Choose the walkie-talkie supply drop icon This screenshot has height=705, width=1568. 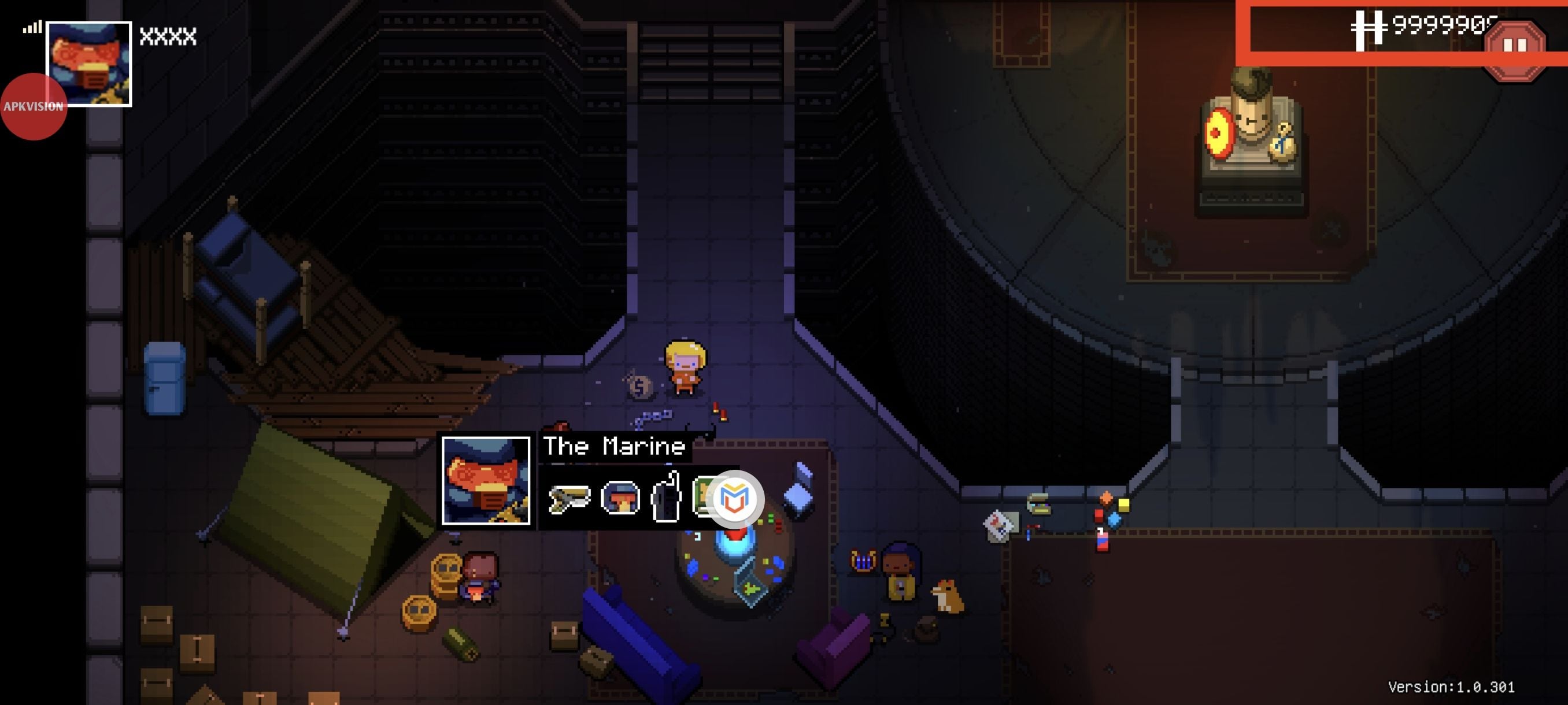click(667, 498)
